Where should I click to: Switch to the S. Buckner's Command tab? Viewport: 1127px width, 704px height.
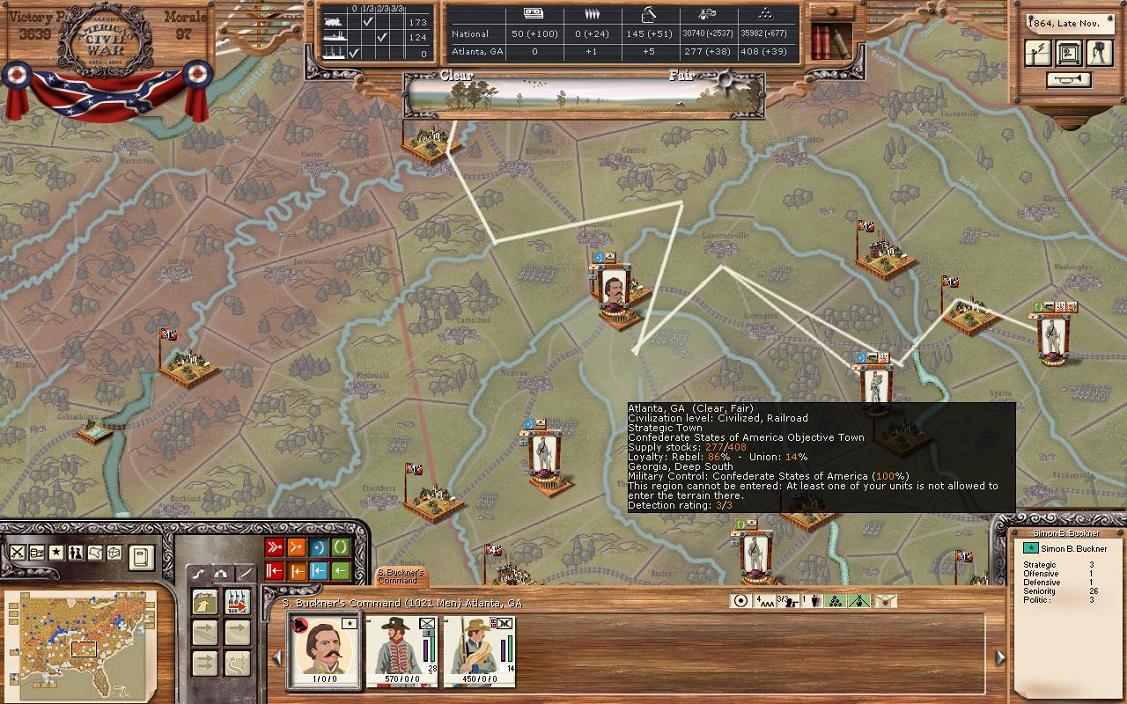point(401,577)
